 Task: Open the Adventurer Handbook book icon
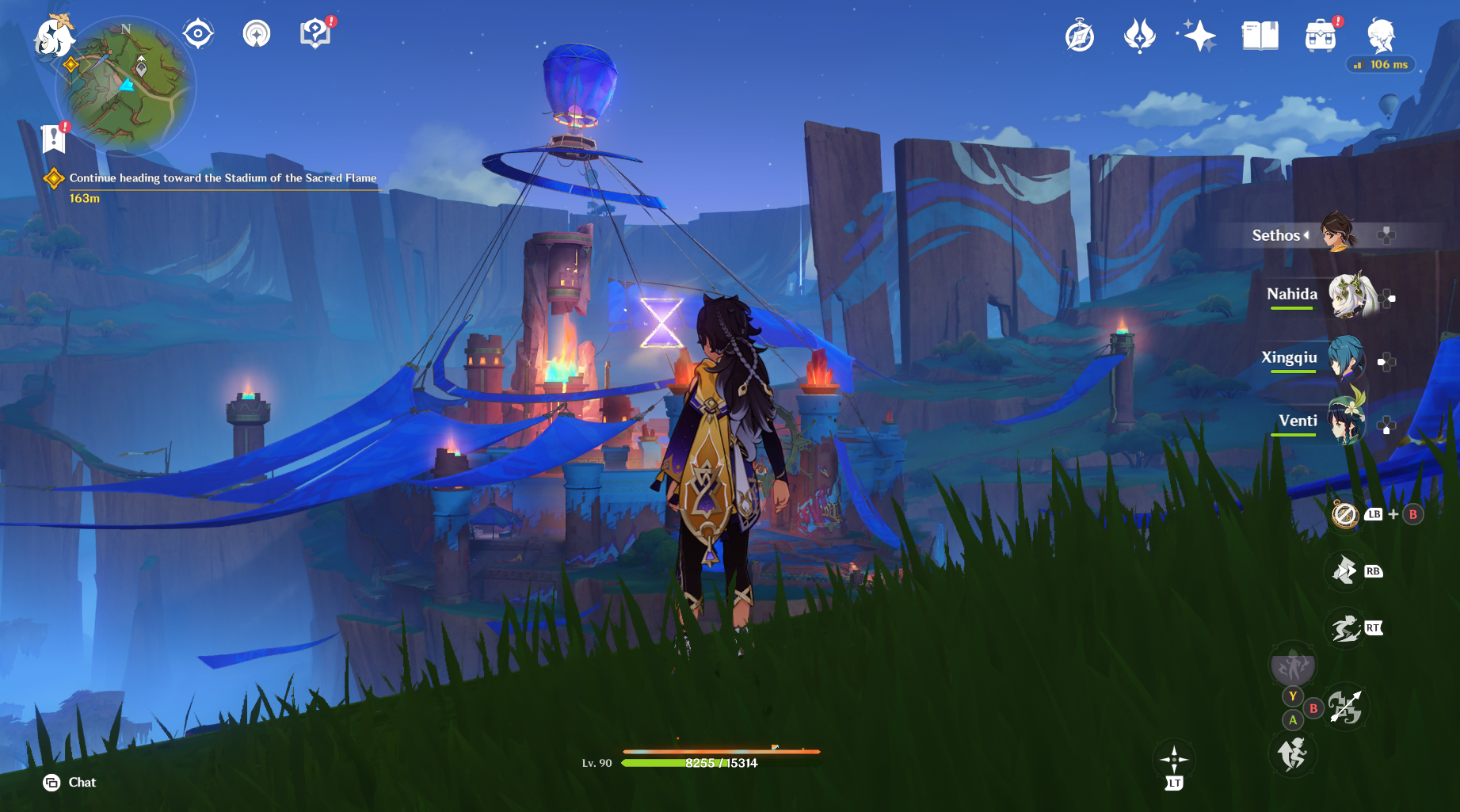1260,36
